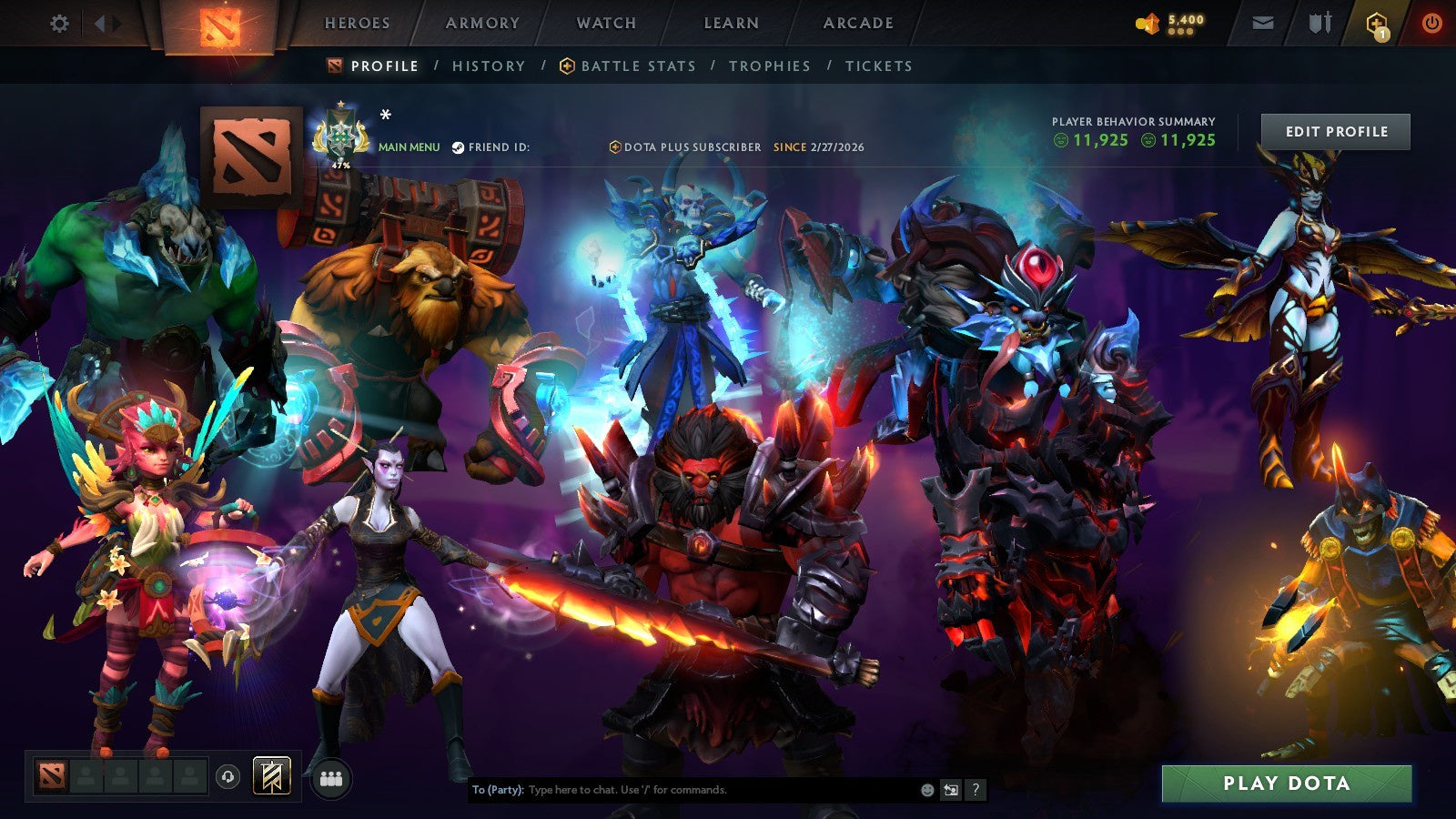Open the BATTLE STATS tab
Image resolution: width=1456 pixels, height=819 pixels.
click(x=637, y=66)
